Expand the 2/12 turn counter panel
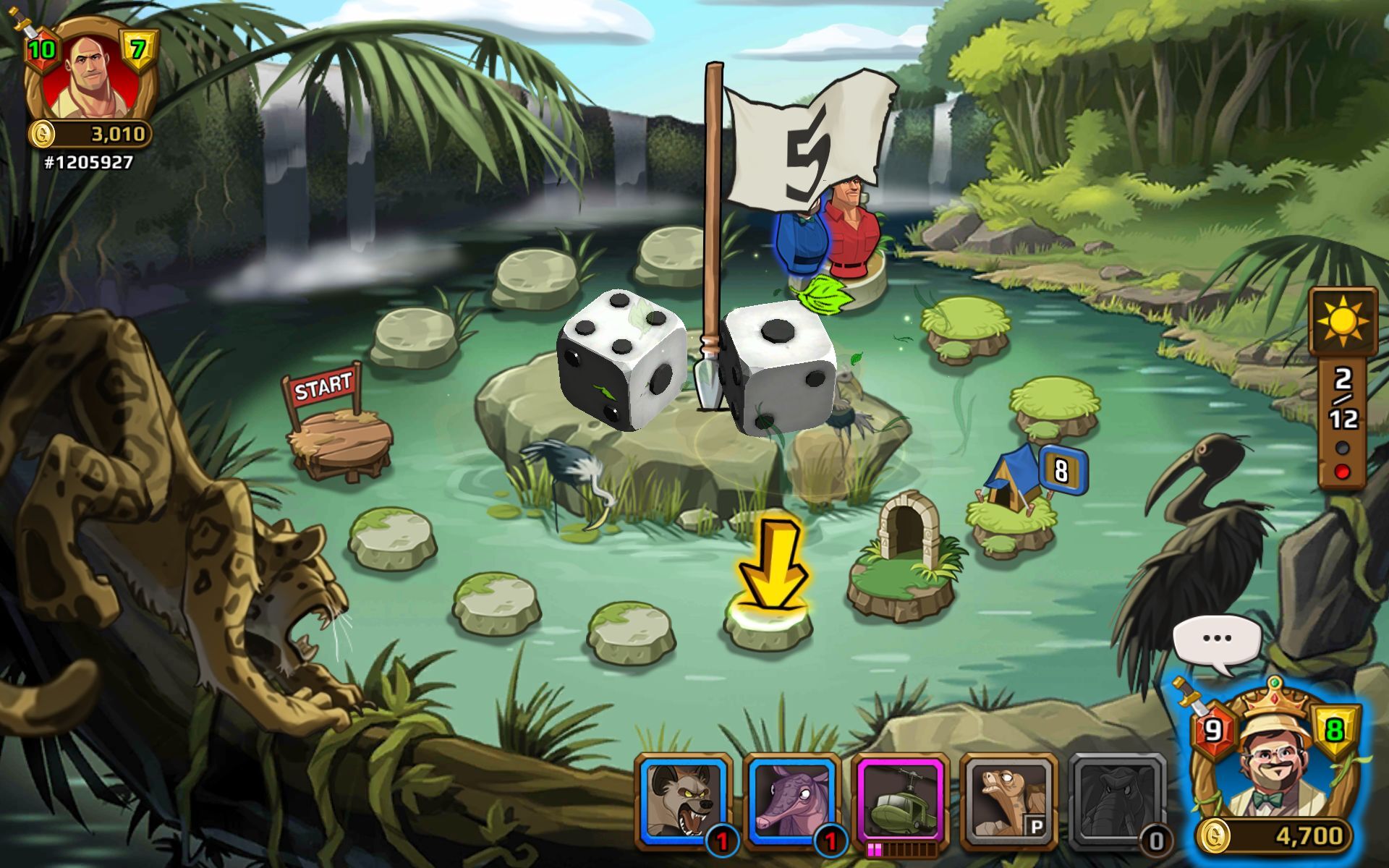Screen dimensions: 1389x868 click(1343, 398)
